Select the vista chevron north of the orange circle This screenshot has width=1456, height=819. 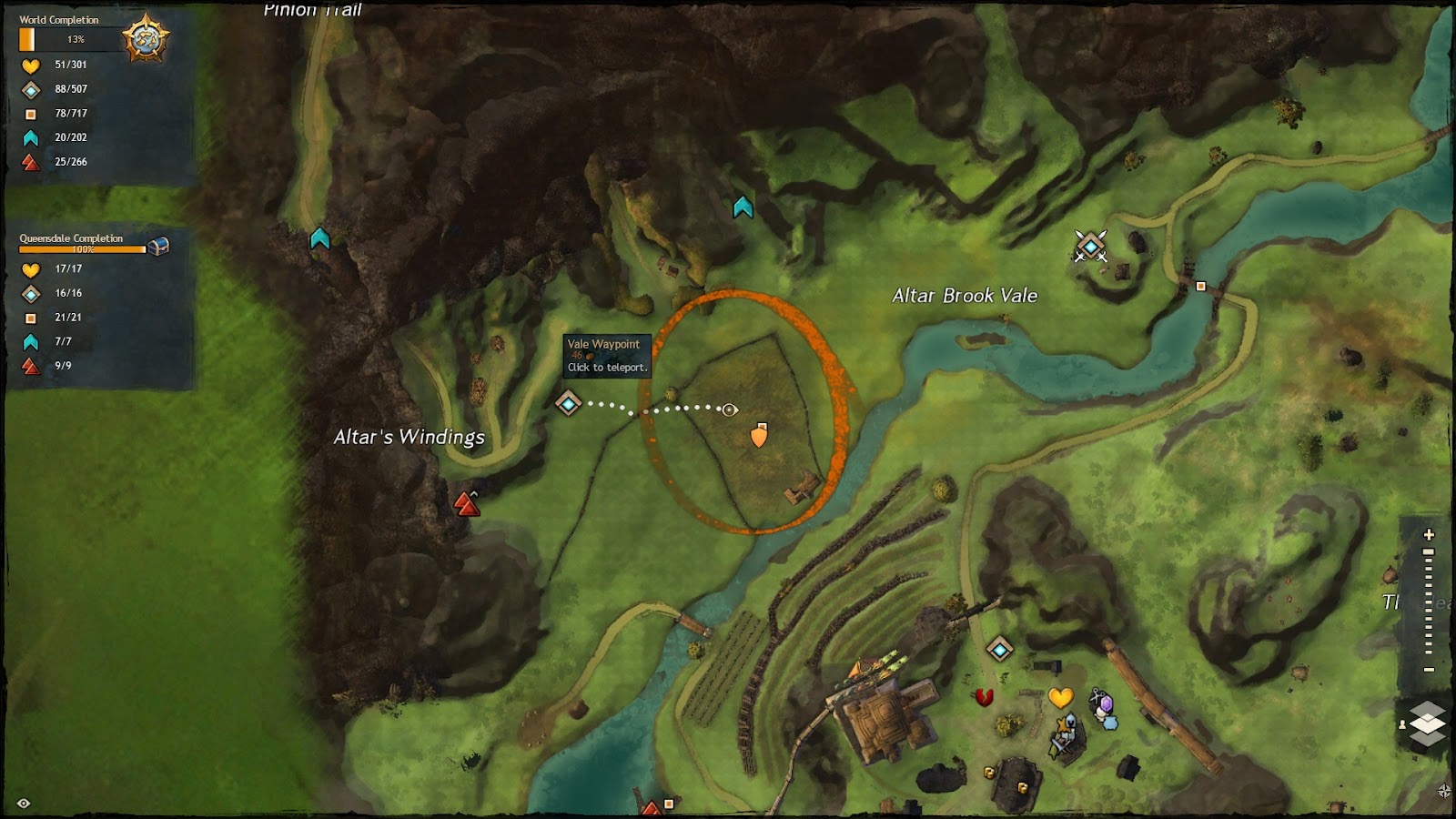(x=742, y=207)
